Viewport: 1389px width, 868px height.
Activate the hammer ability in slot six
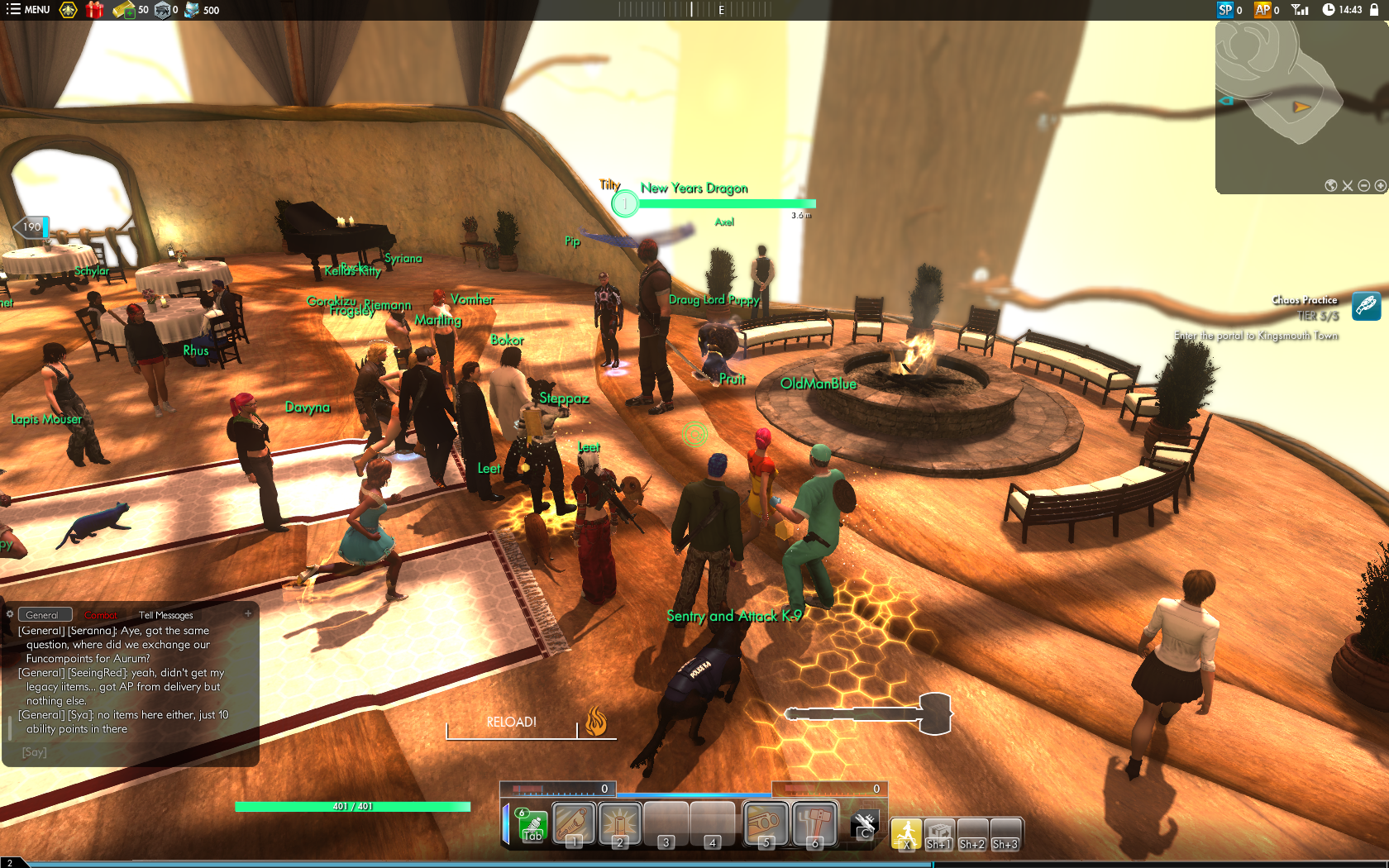tap(815, 823)
